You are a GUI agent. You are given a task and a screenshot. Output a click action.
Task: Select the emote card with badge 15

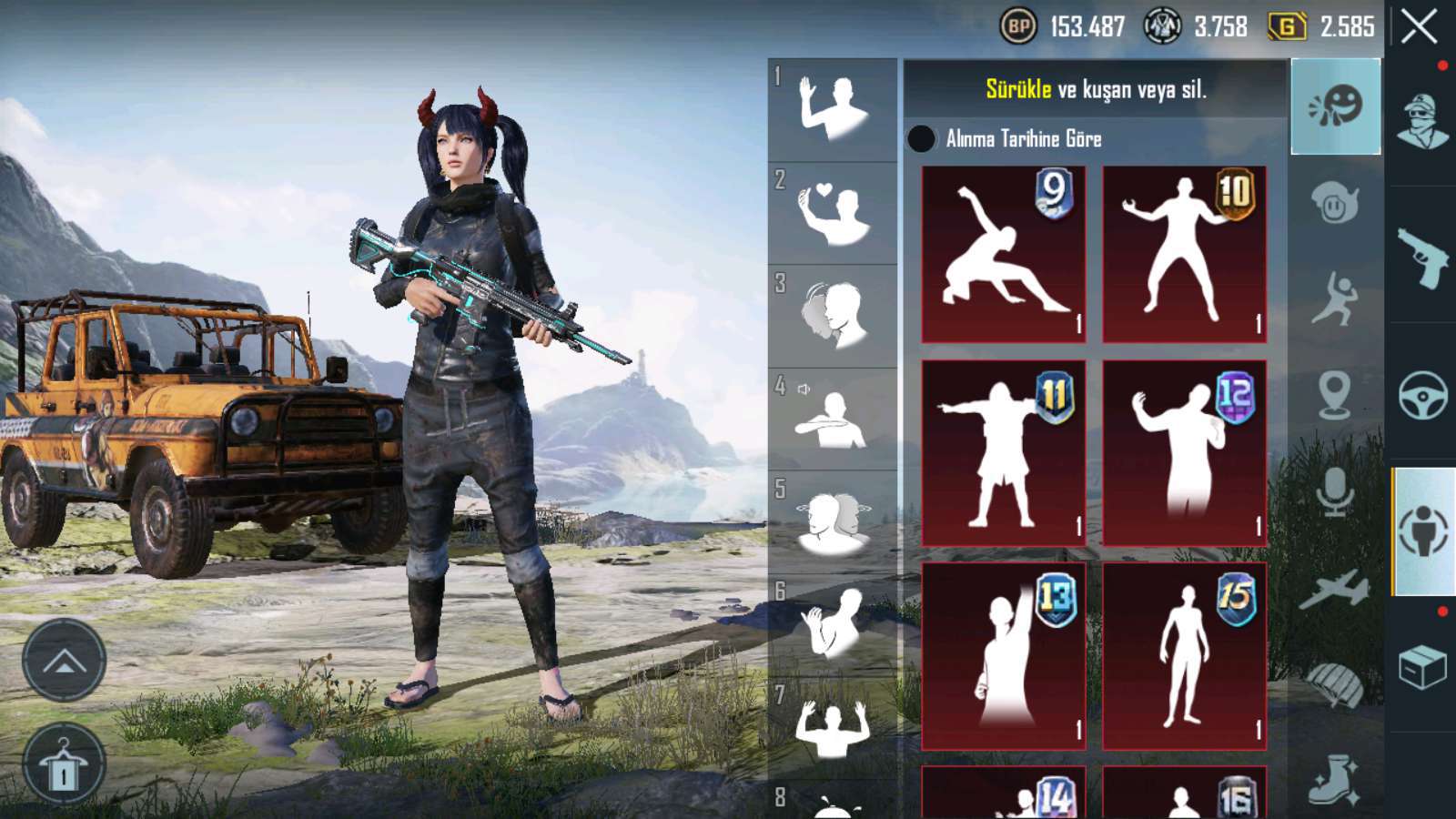tap(1184, 655)
